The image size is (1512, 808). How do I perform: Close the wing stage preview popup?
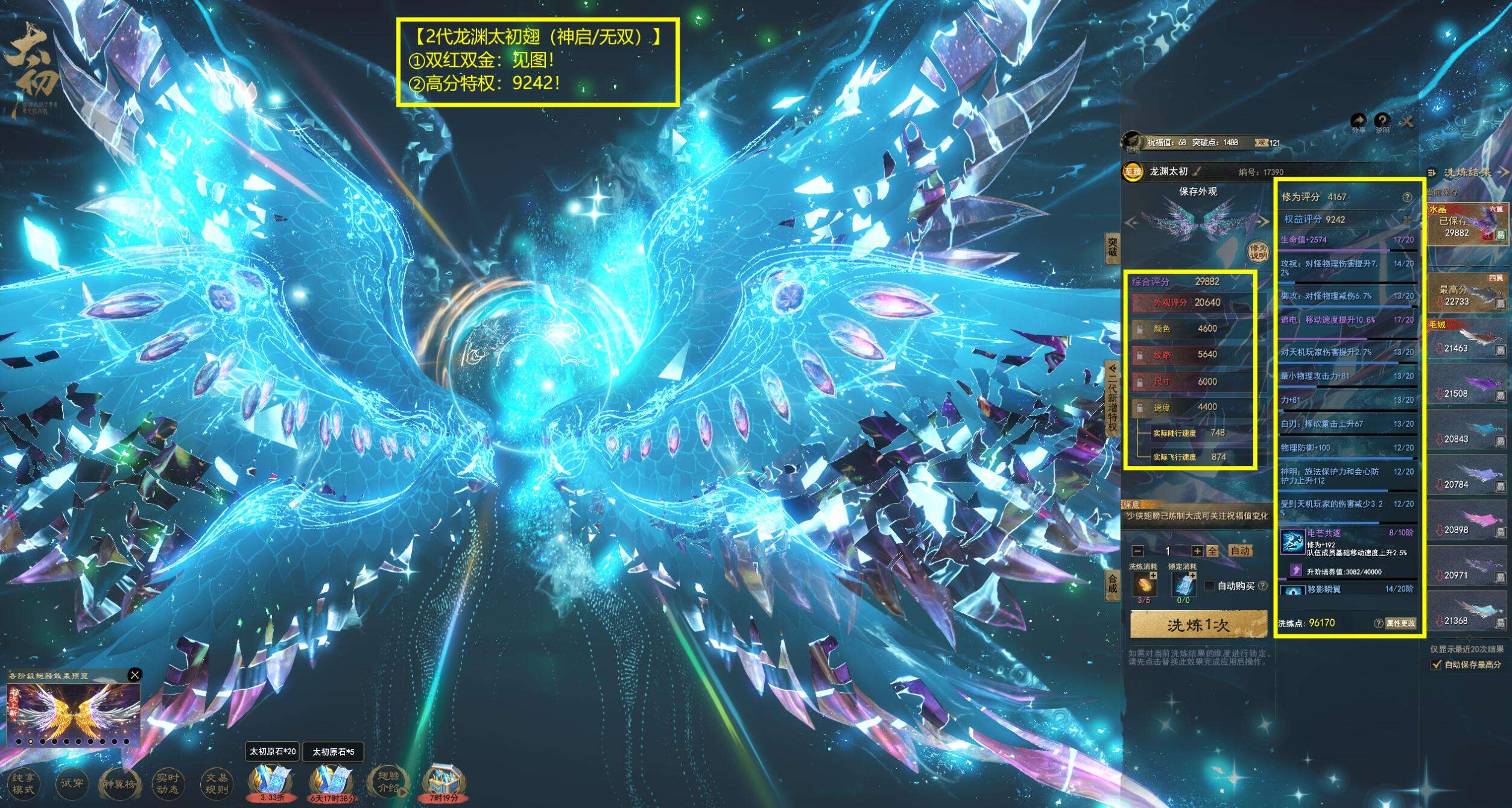click(x=135, y=675)
